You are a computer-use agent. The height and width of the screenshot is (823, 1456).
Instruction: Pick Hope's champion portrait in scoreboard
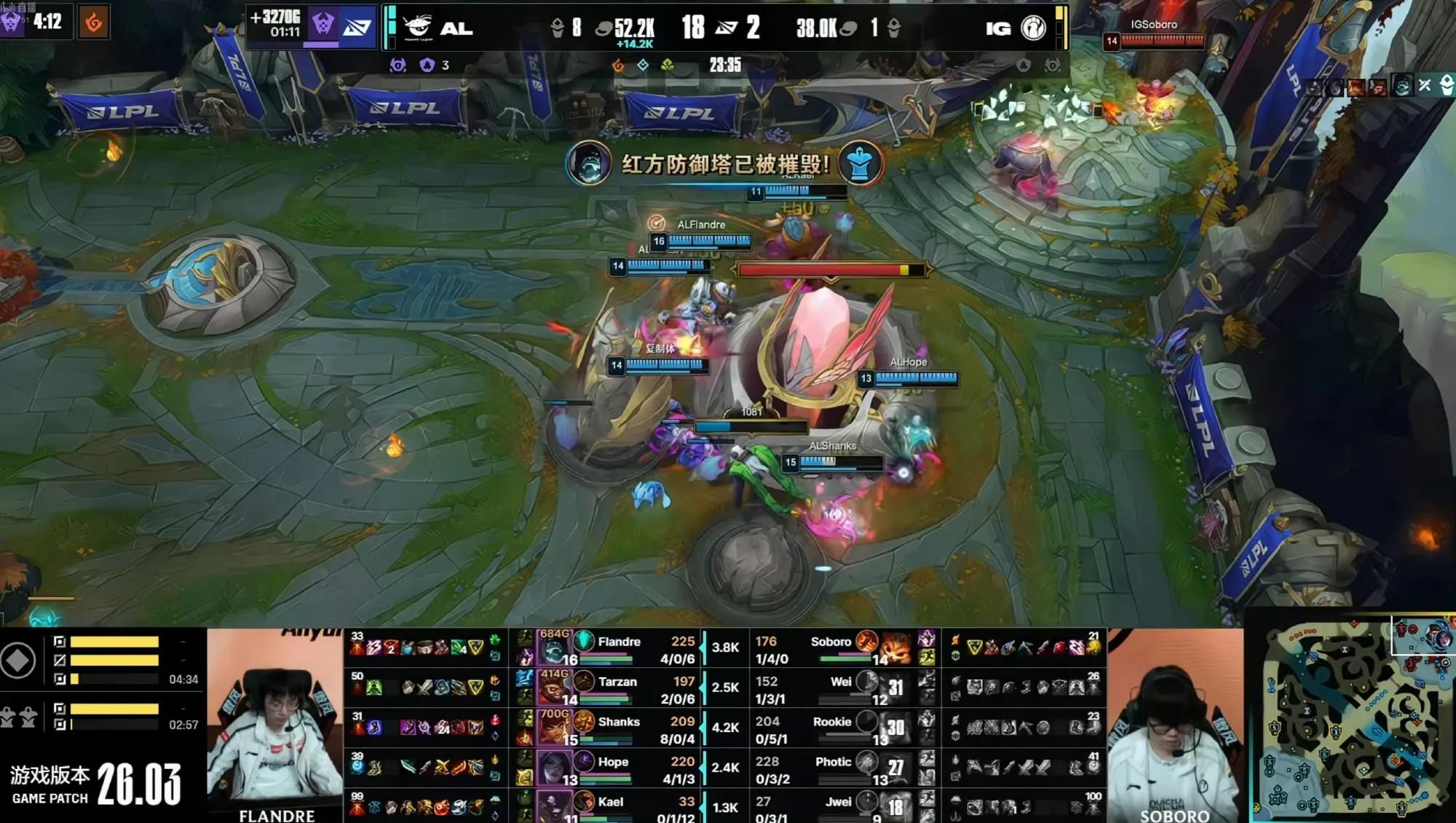click(x=553, y=767)
